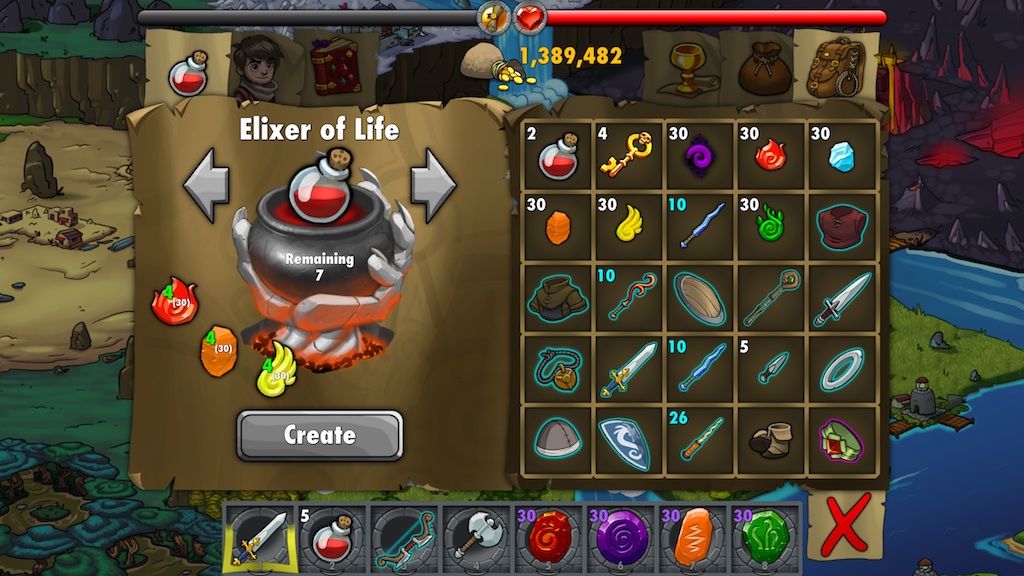Image resolution: width=1024 pixels, height=576 pixels.
Task: Choose the green flame essence in inventory
Action: (770, 226)
